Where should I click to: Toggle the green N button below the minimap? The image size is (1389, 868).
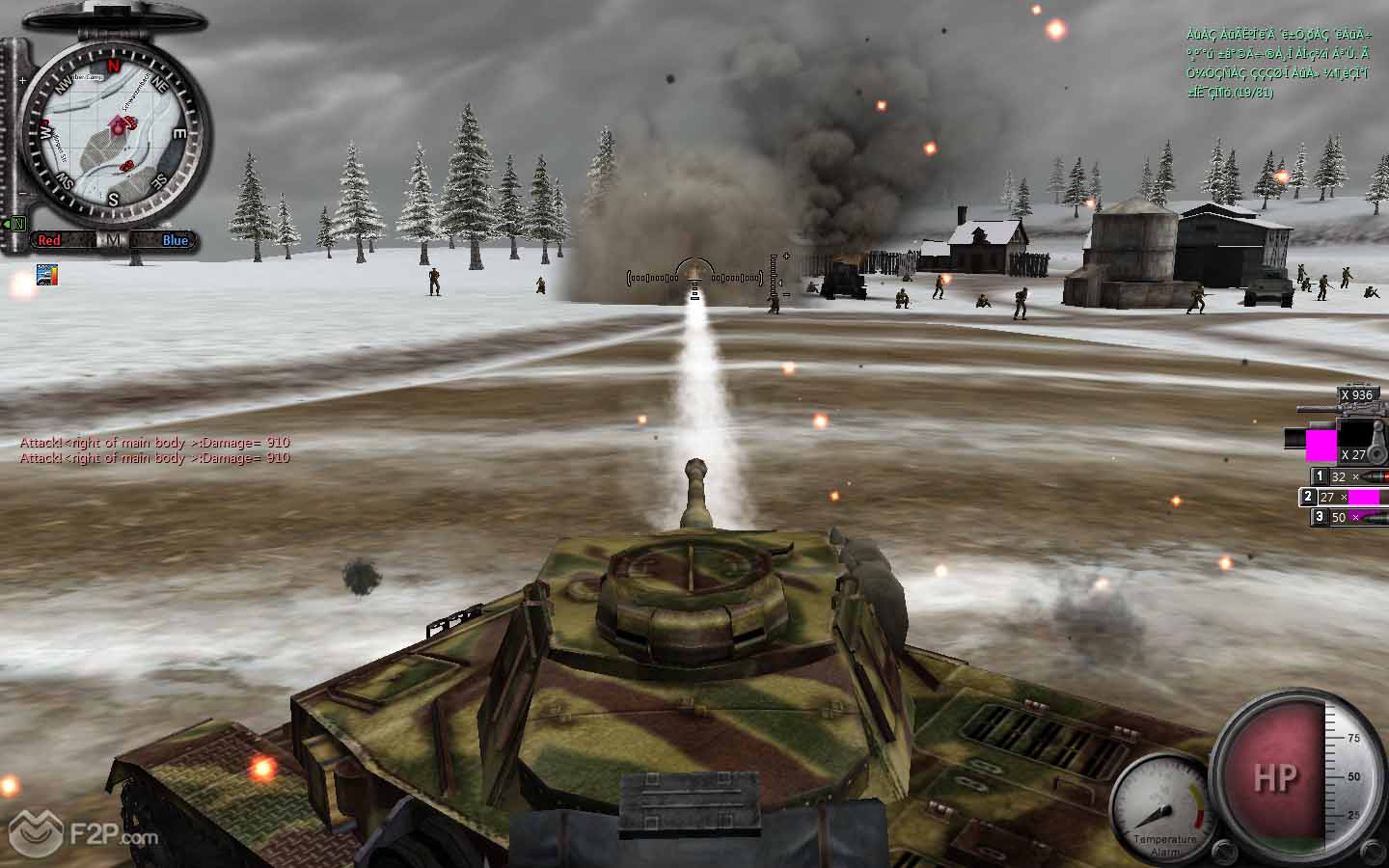[17, 225]
